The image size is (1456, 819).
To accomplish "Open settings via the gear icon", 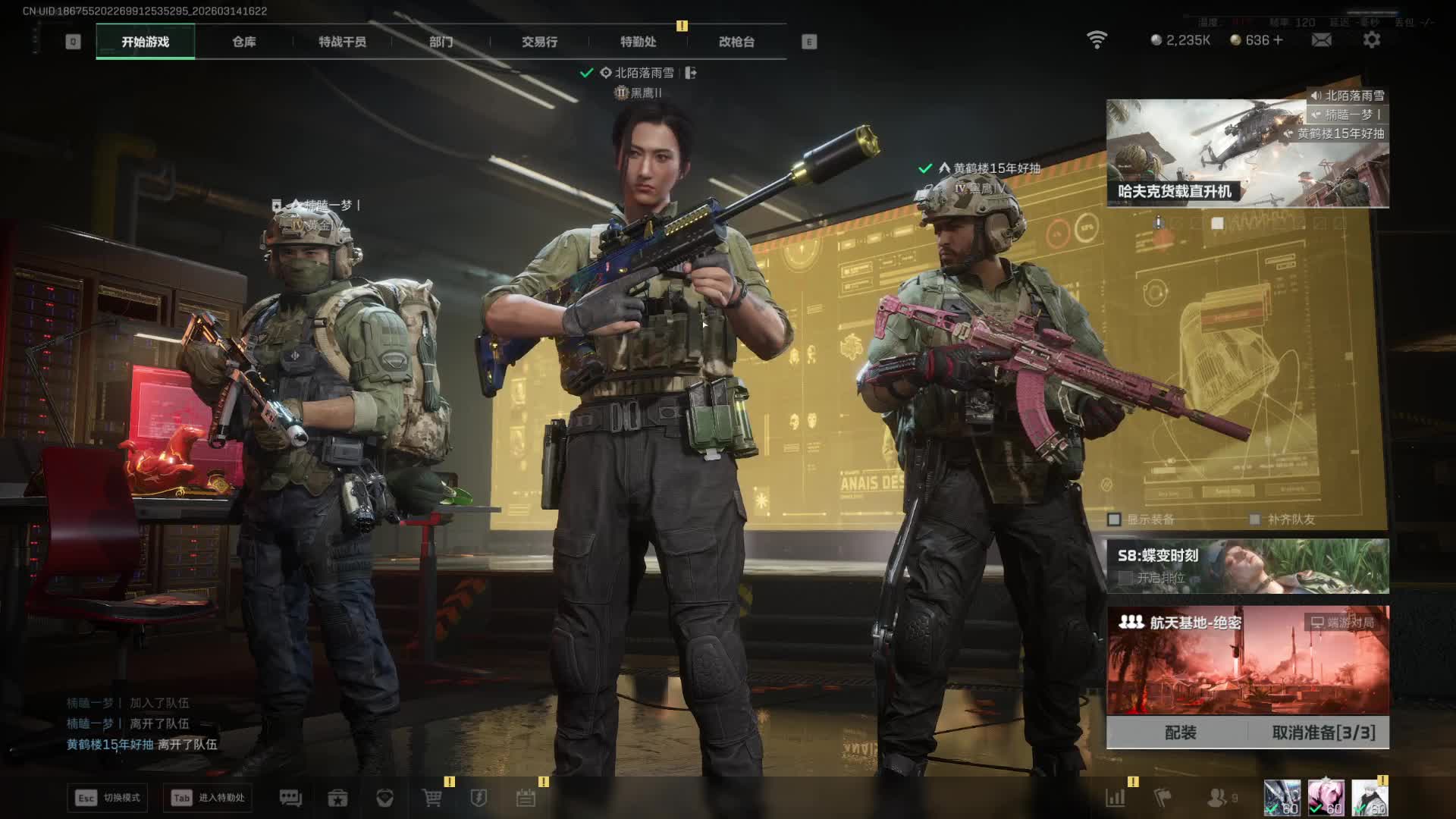I will pos(1372,40).
